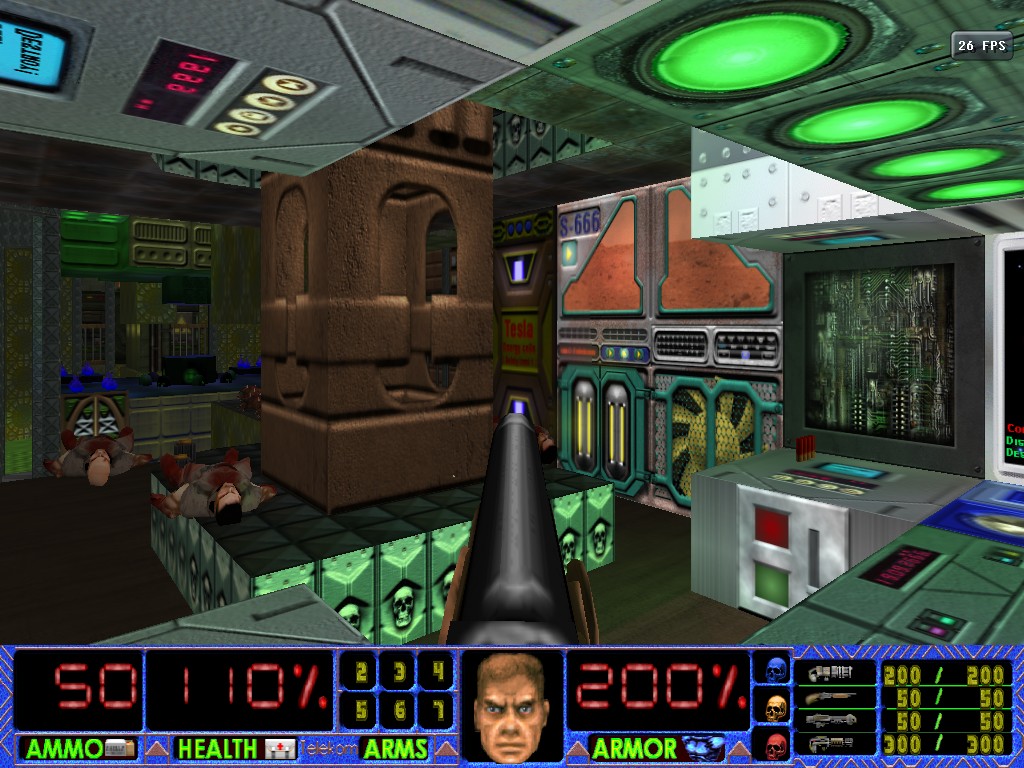Click the yellow skull key icon
Screen dimensions: 1024x768
(775, 708)
